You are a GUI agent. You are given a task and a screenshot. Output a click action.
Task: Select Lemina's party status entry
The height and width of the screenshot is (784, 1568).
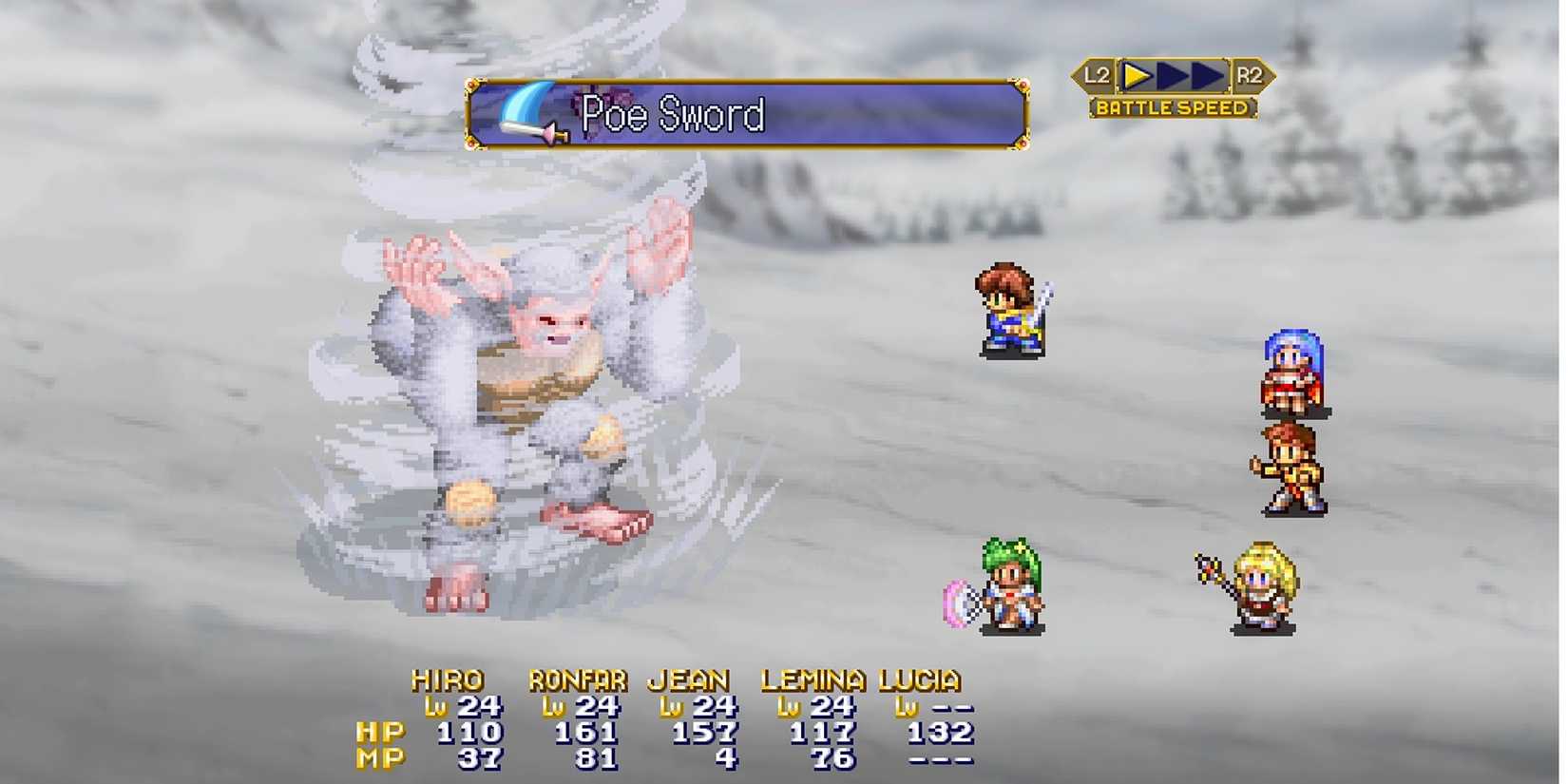pyautogui.click(x=813, y=718)
